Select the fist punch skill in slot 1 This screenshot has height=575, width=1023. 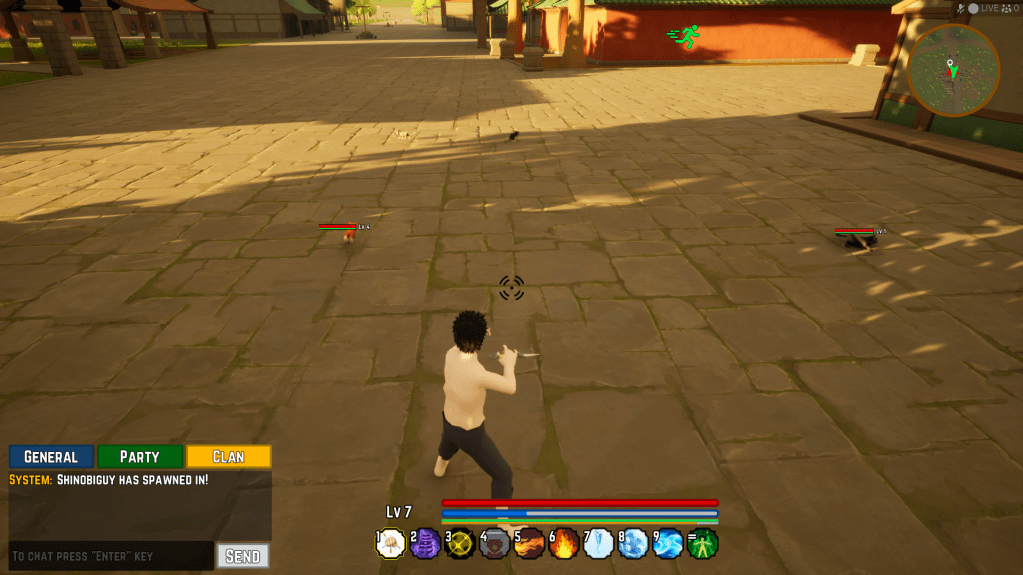[x=391, y=544]
